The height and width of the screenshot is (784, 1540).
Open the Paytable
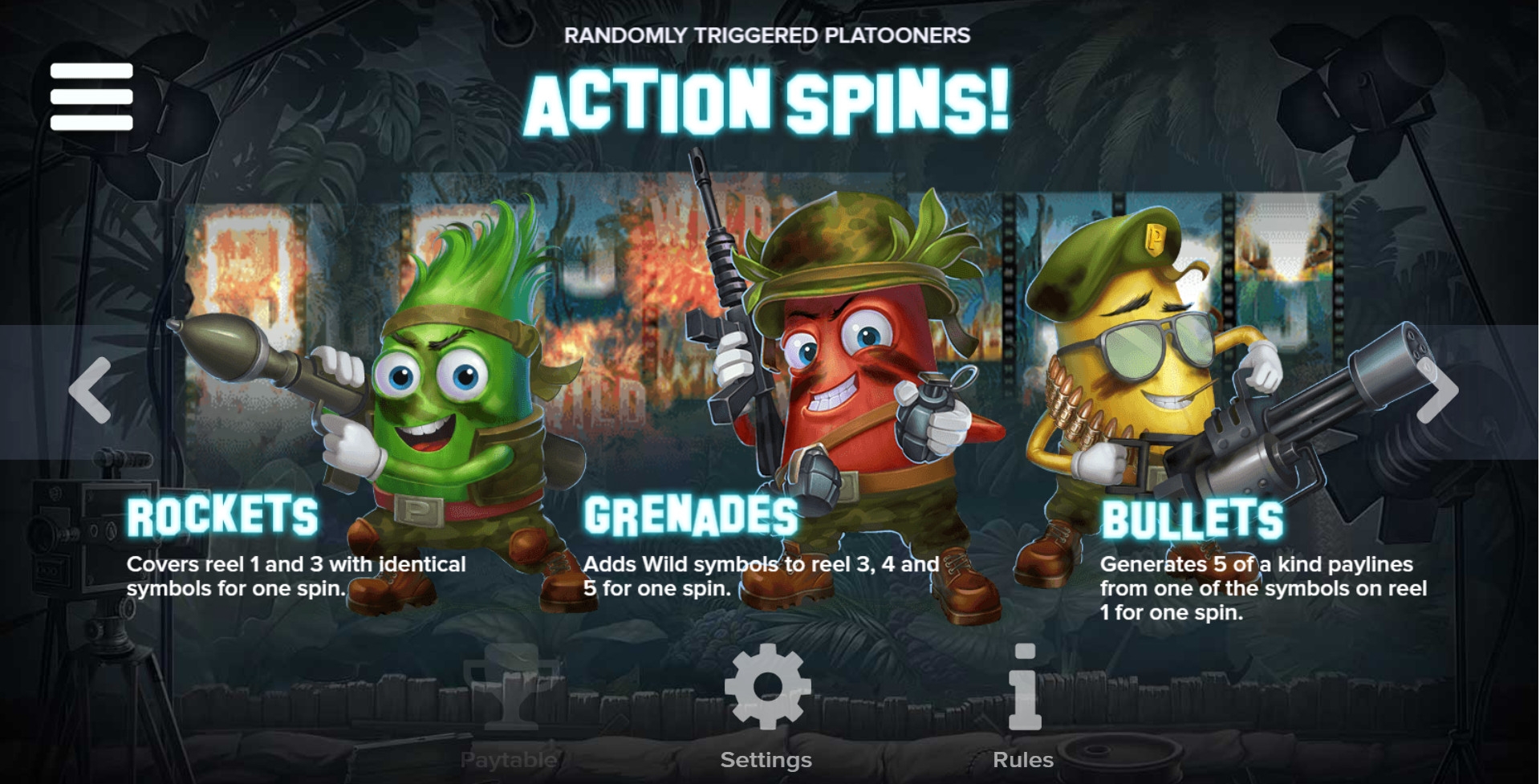(x=510, y=706)
